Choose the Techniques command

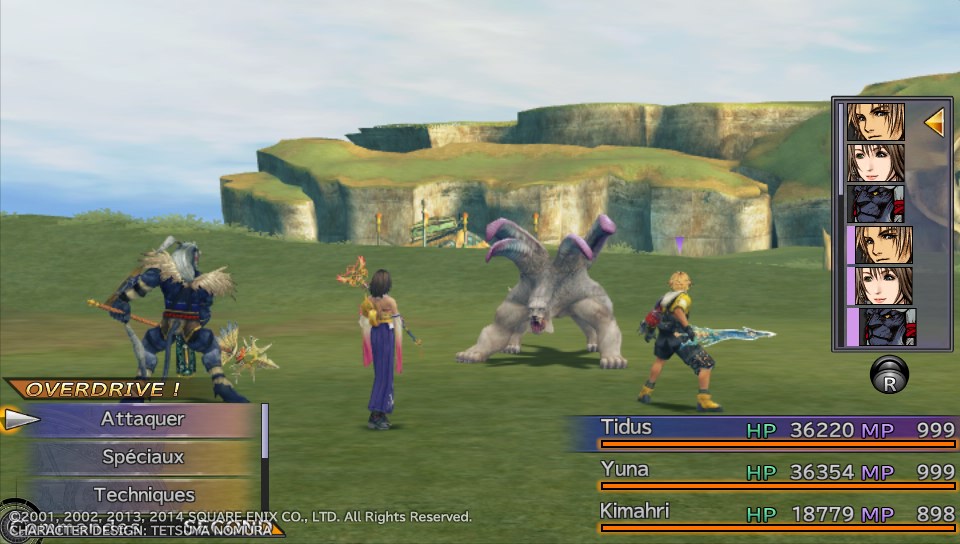pos(143,494)
